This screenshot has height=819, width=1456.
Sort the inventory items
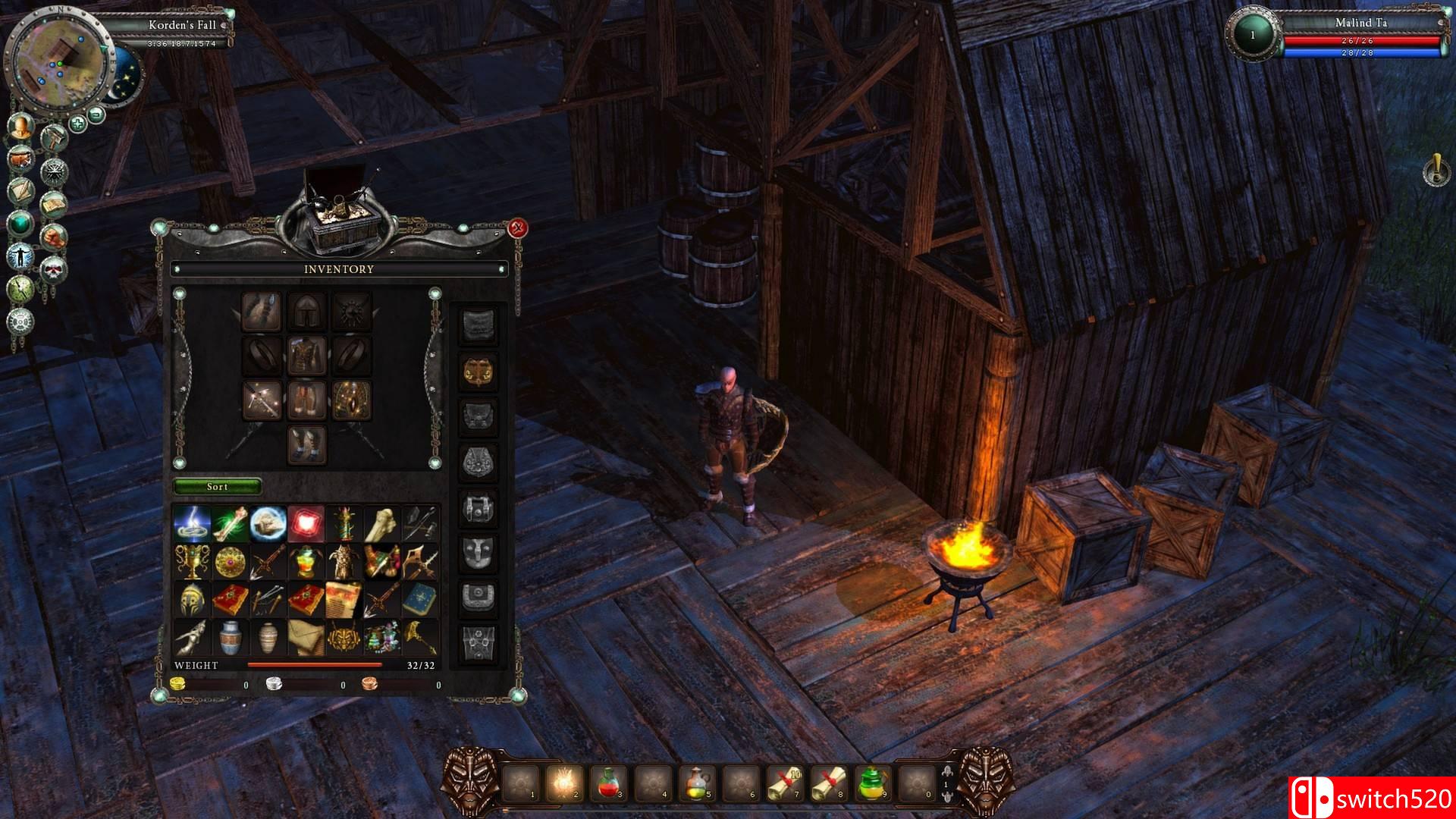click(217, 486)
